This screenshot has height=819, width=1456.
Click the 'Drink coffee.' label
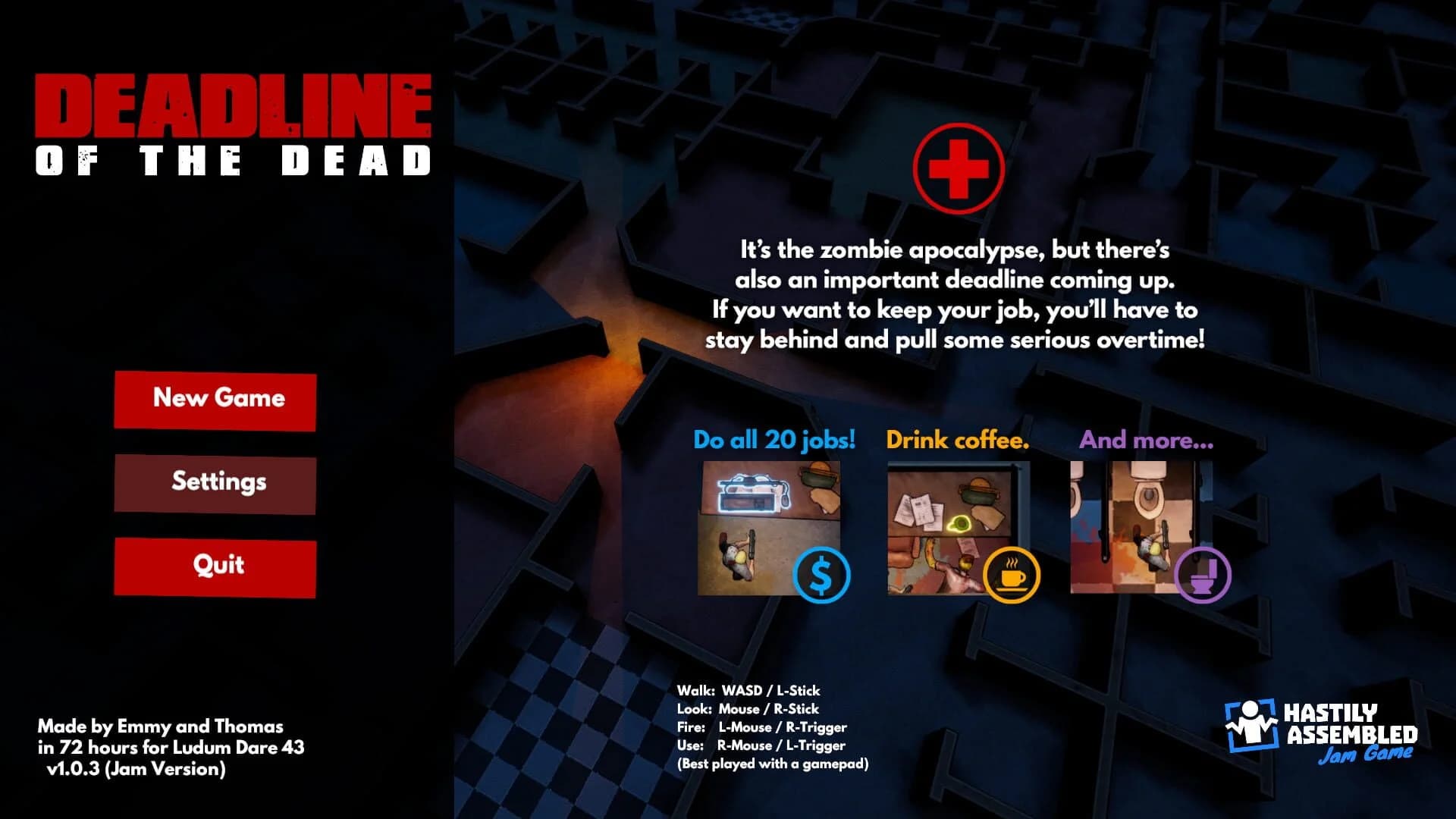(x=959, y=440)
